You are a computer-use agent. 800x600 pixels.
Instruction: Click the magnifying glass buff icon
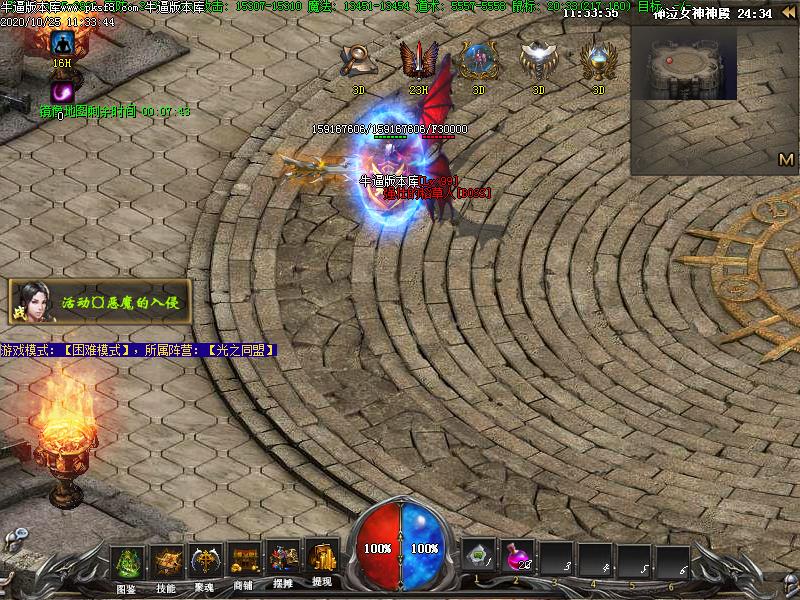[x=356, y=61]
